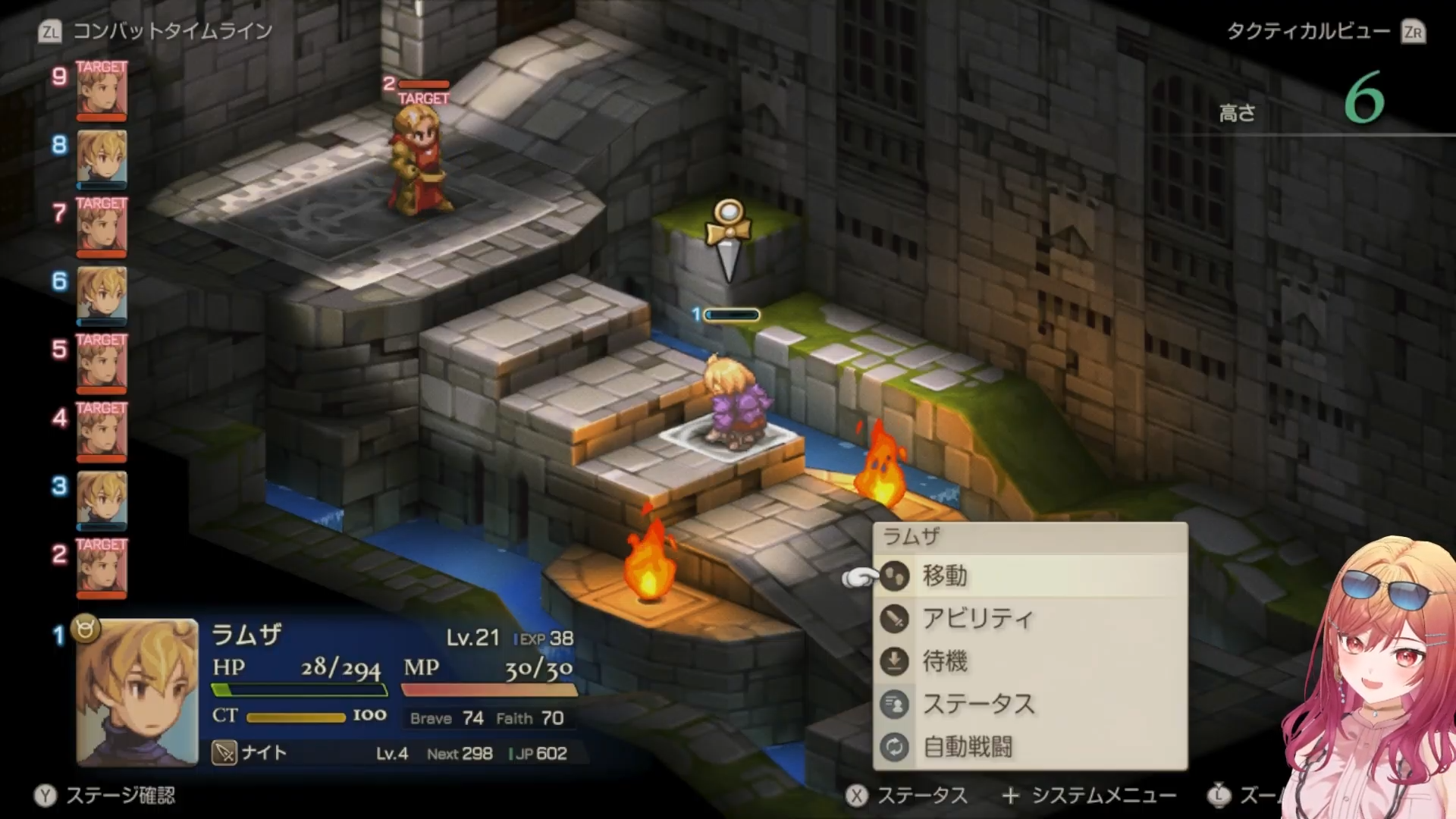Click timeline turn 7 portrait
This screenshot has width=1456, height=819.
coord(102,226)
